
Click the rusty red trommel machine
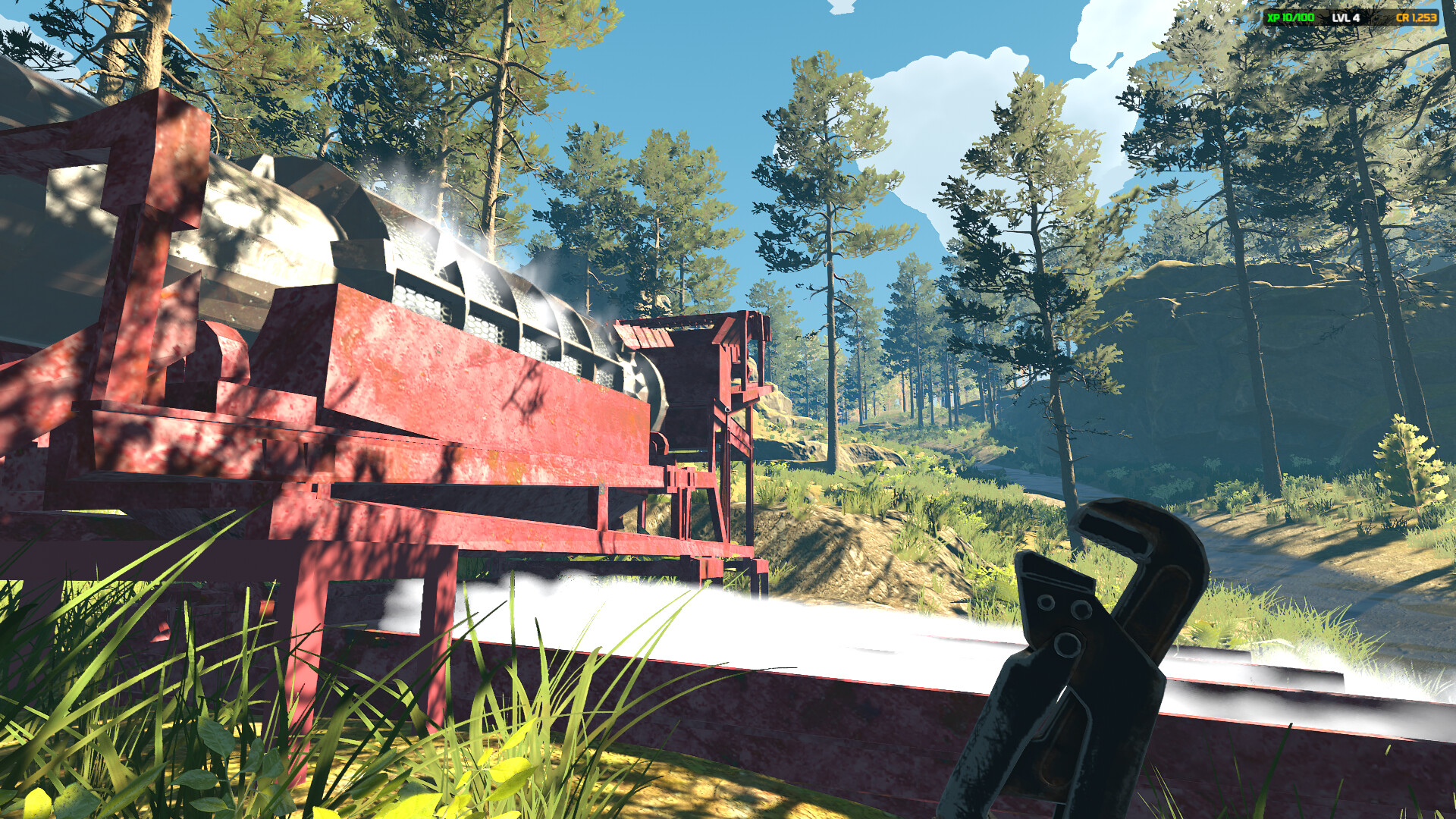tap(455, 425)
